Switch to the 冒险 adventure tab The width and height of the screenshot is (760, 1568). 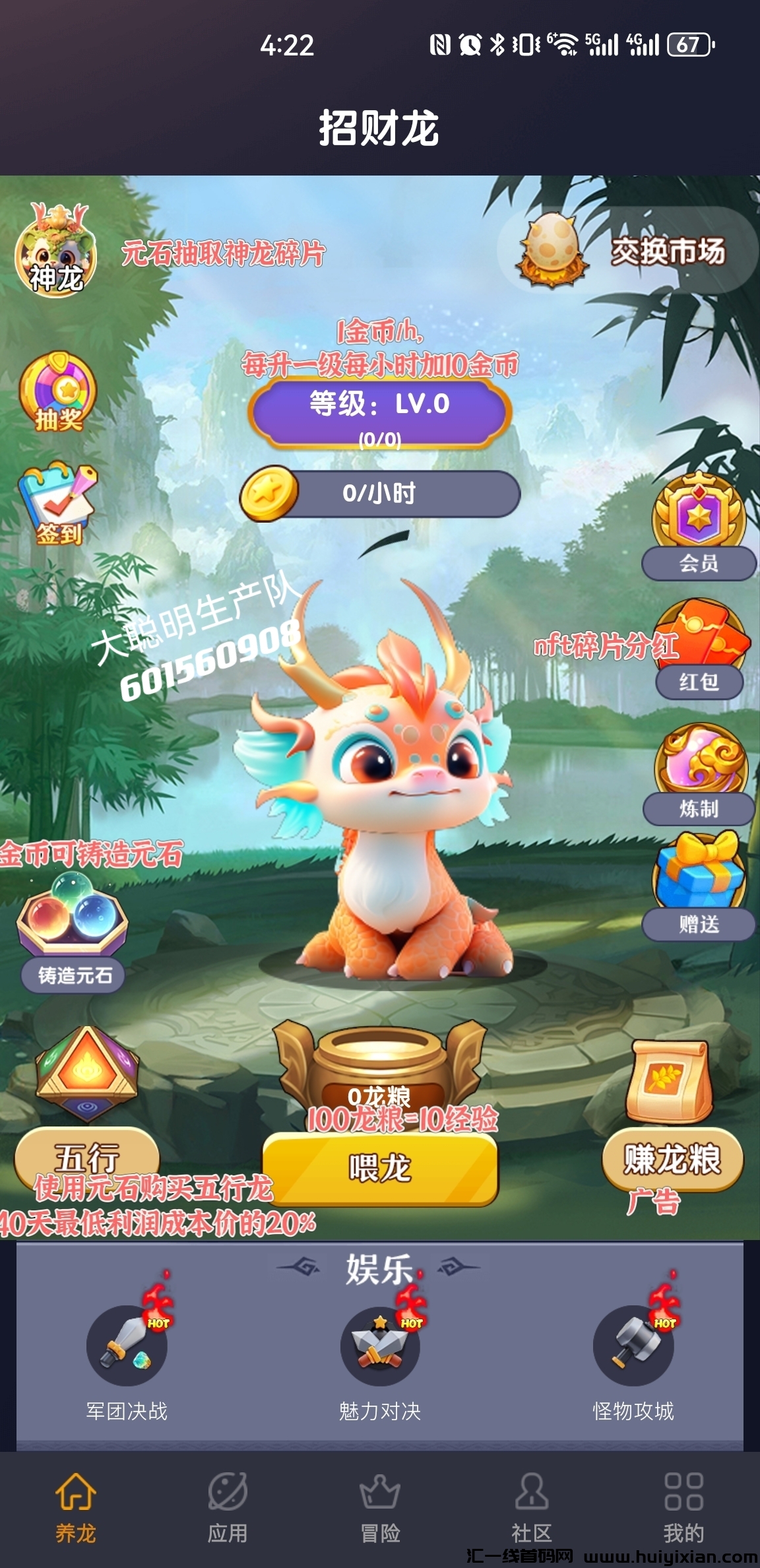[x=380, y=1508]
